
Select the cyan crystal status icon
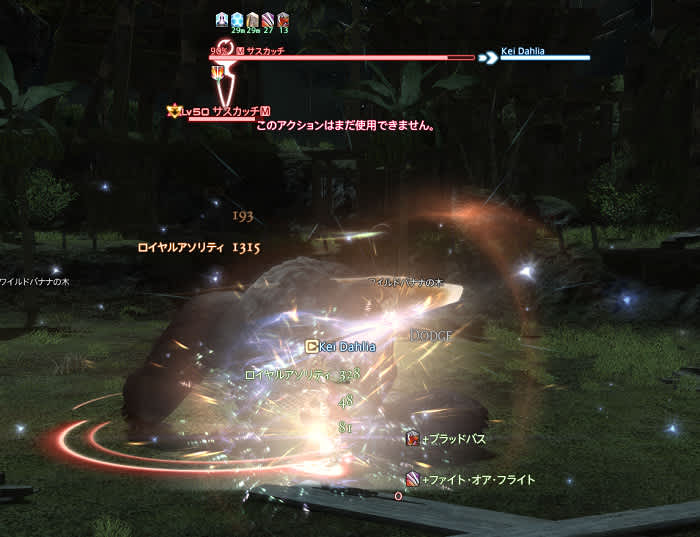tap(237, 19)
